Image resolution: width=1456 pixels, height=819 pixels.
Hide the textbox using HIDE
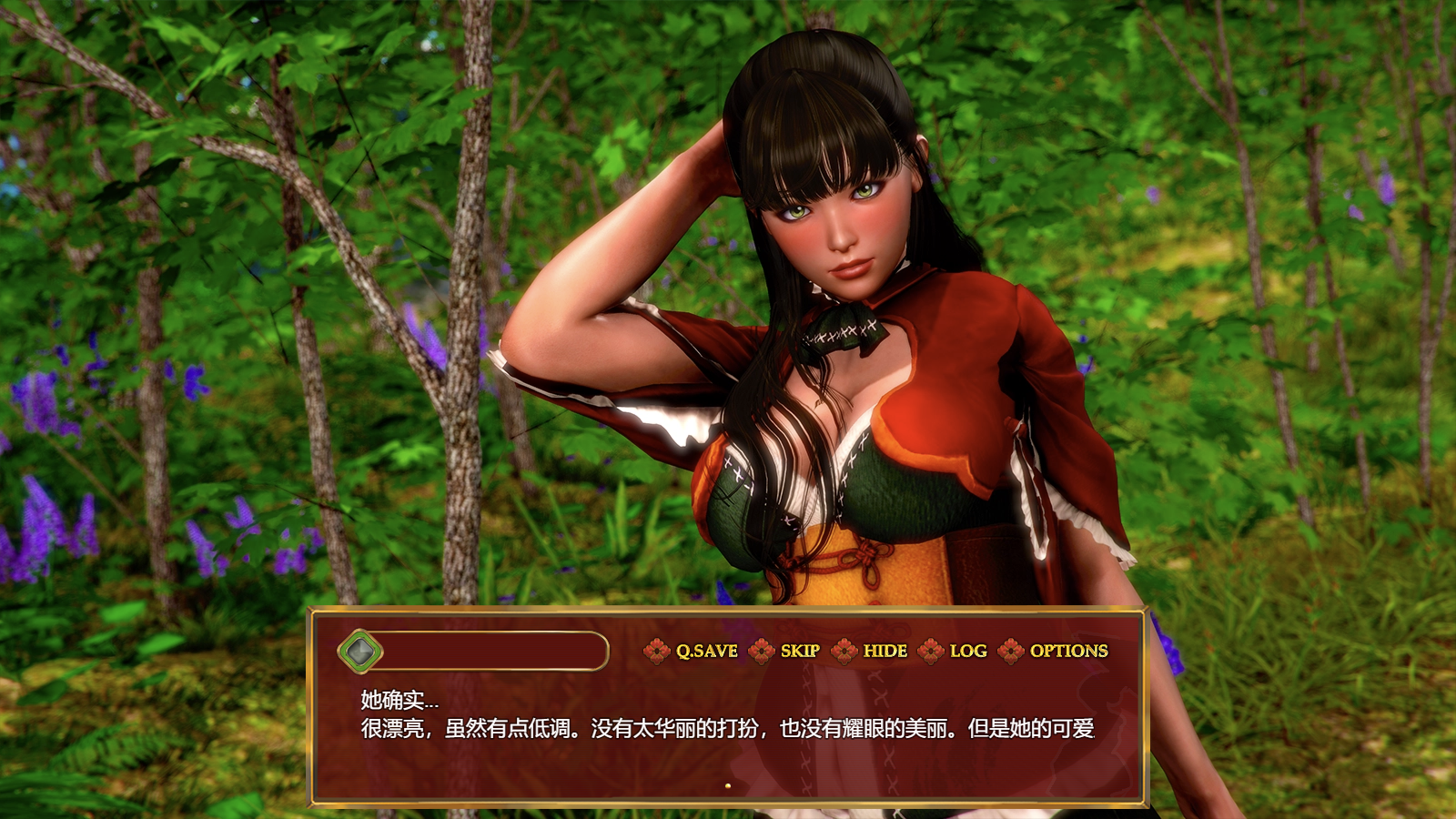point(884,652)
